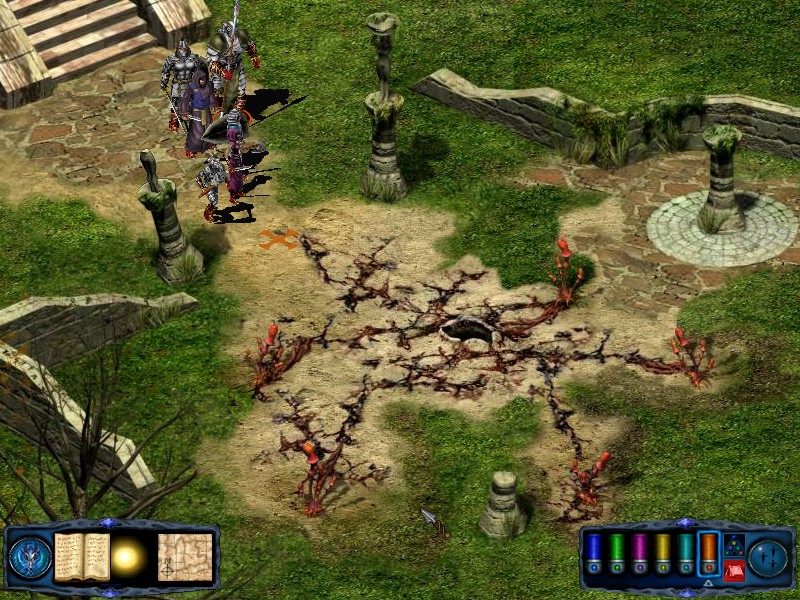Click the red tent camp button
This screenshot has width=800, height=600.
coord(733,570)
